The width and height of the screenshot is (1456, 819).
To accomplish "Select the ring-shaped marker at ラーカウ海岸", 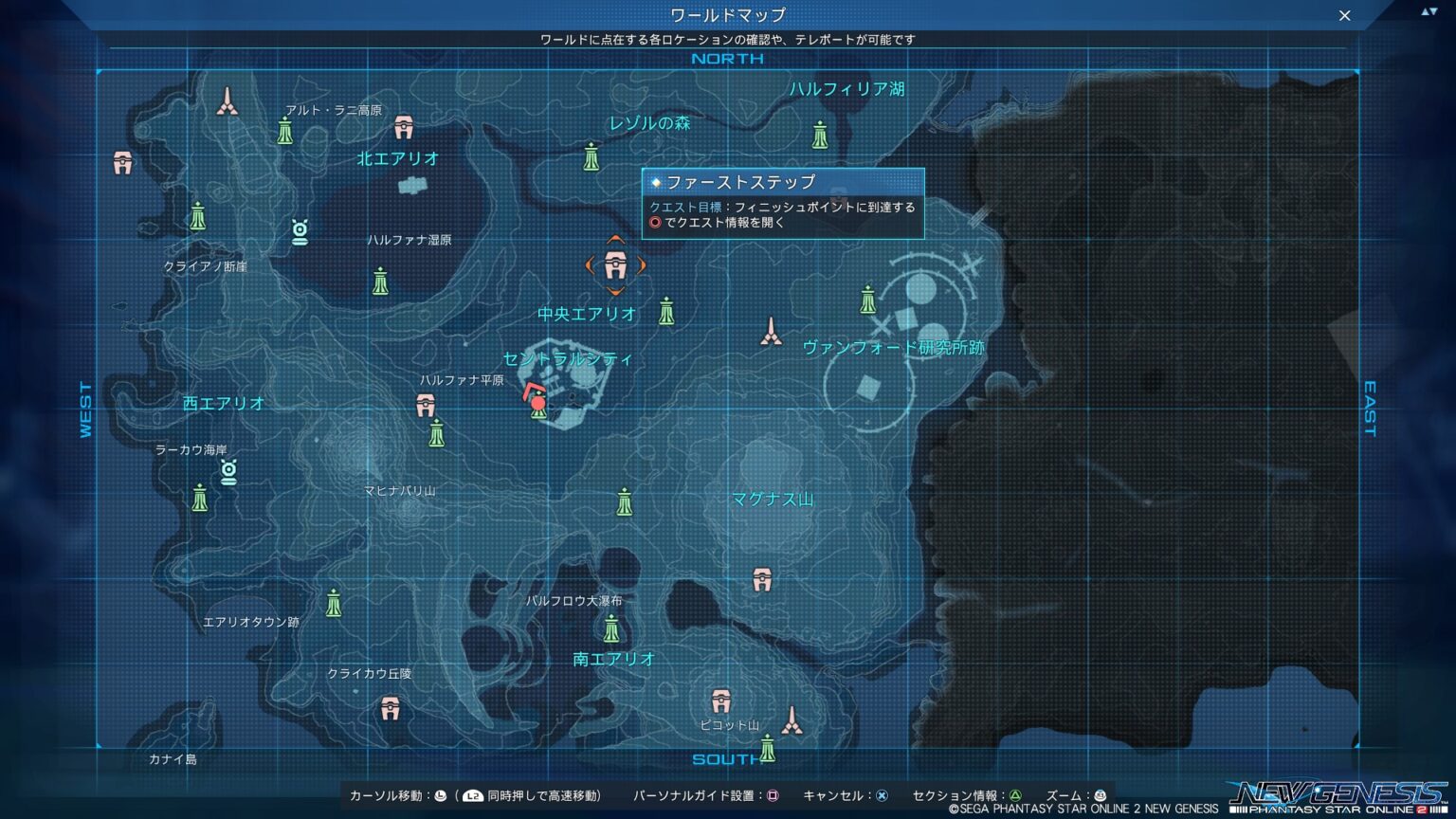I will point(228,470).
